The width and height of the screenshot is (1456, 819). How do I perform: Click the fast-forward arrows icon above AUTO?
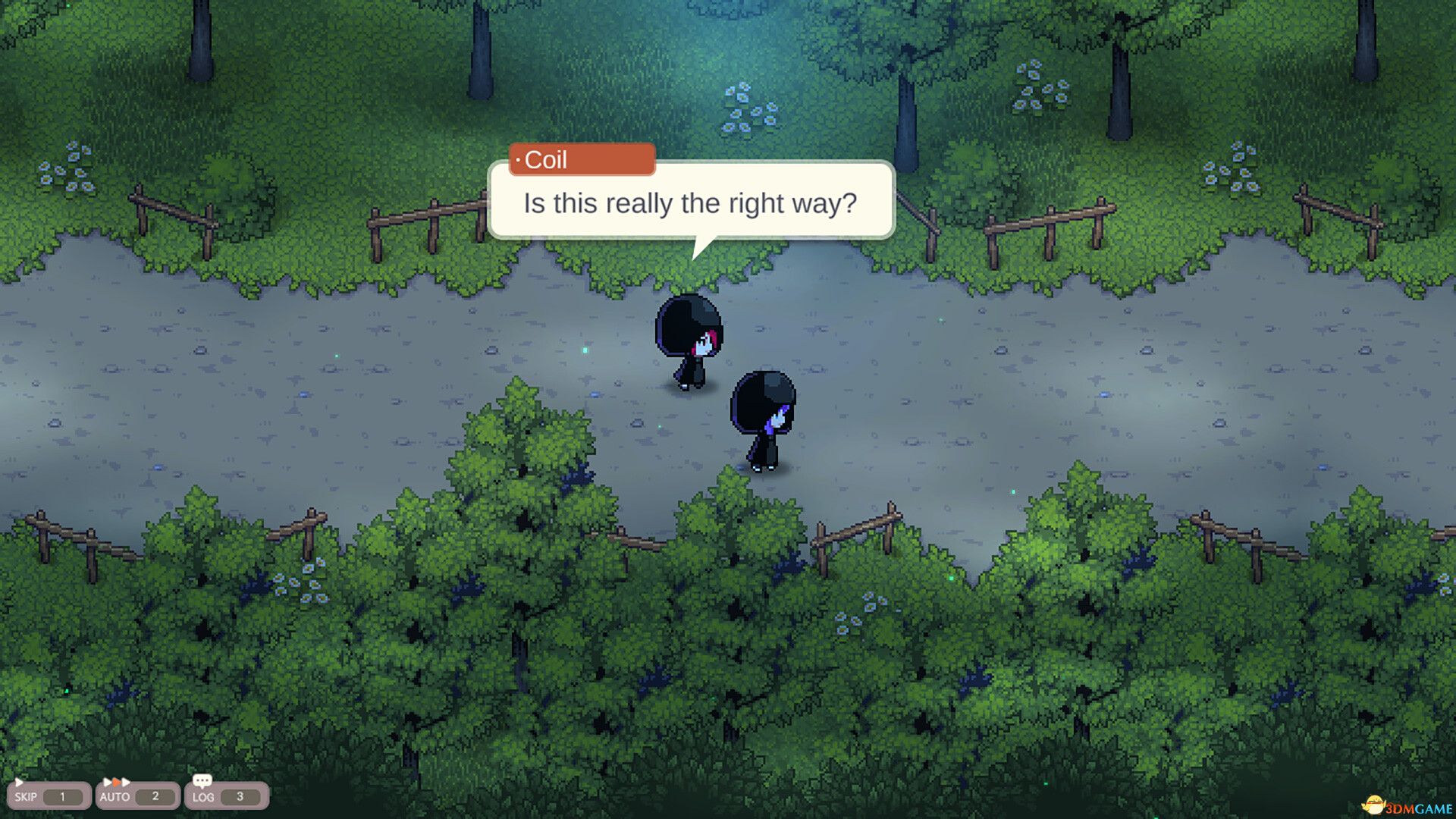click(116, 782)
